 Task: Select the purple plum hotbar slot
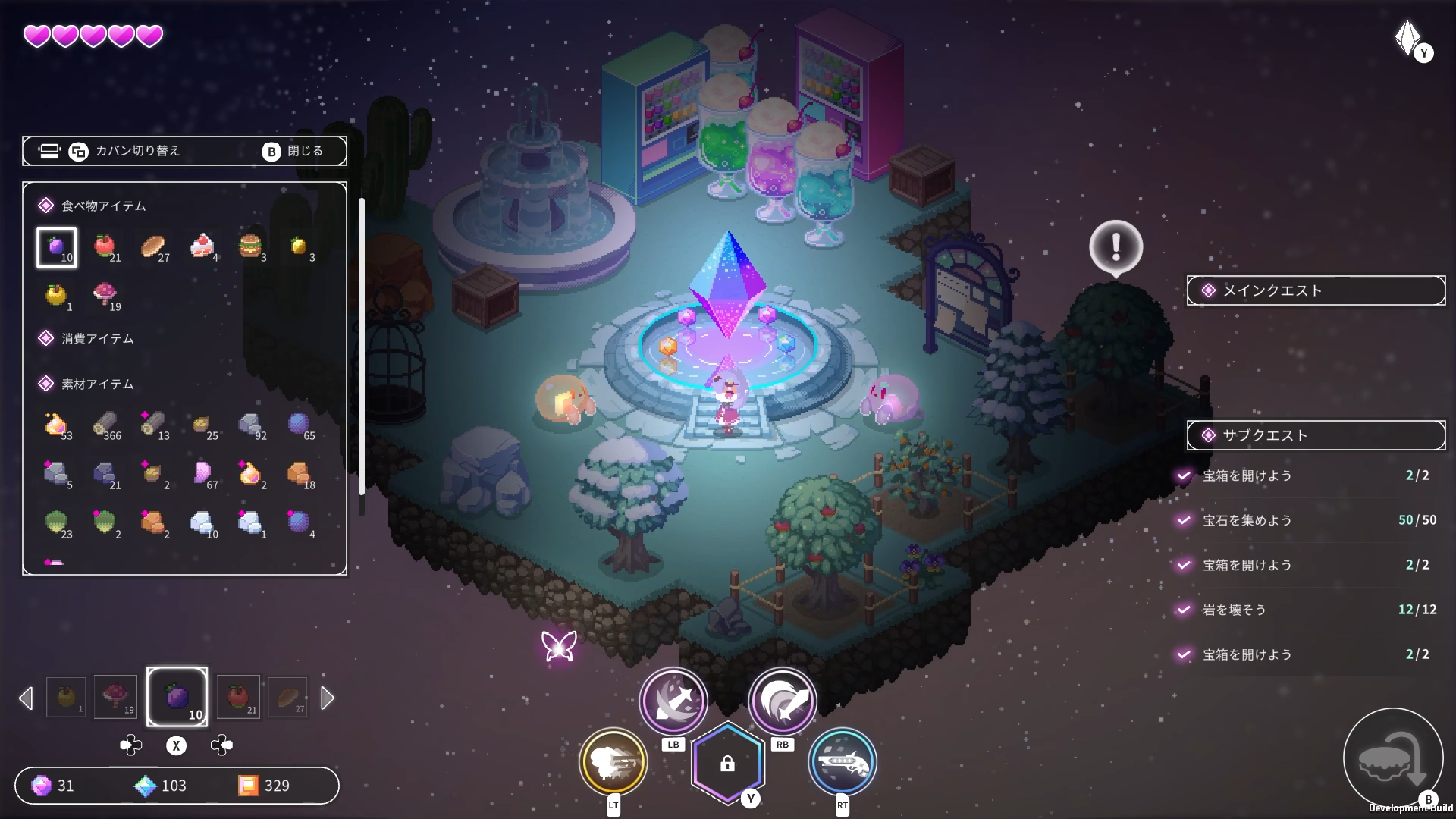pyautogui.click(x=177, y=697)
